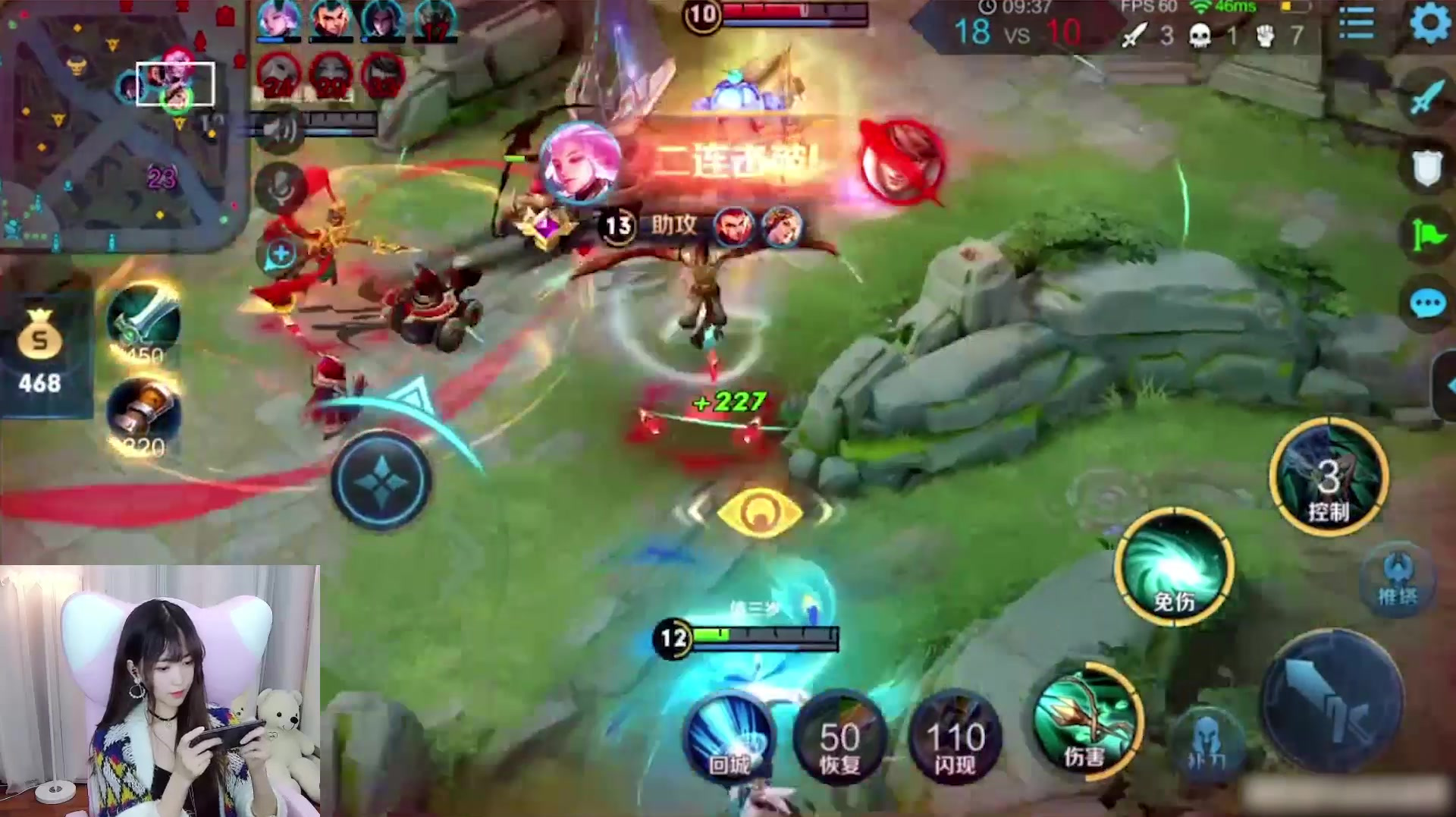Send the green flag signal

(1427, 235)
